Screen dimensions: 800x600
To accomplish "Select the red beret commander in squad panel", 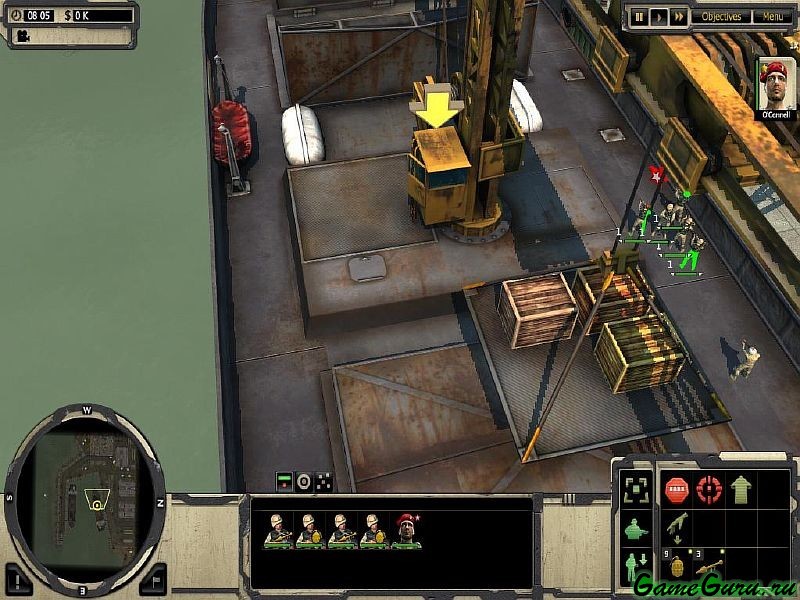I will click(405, 531).
